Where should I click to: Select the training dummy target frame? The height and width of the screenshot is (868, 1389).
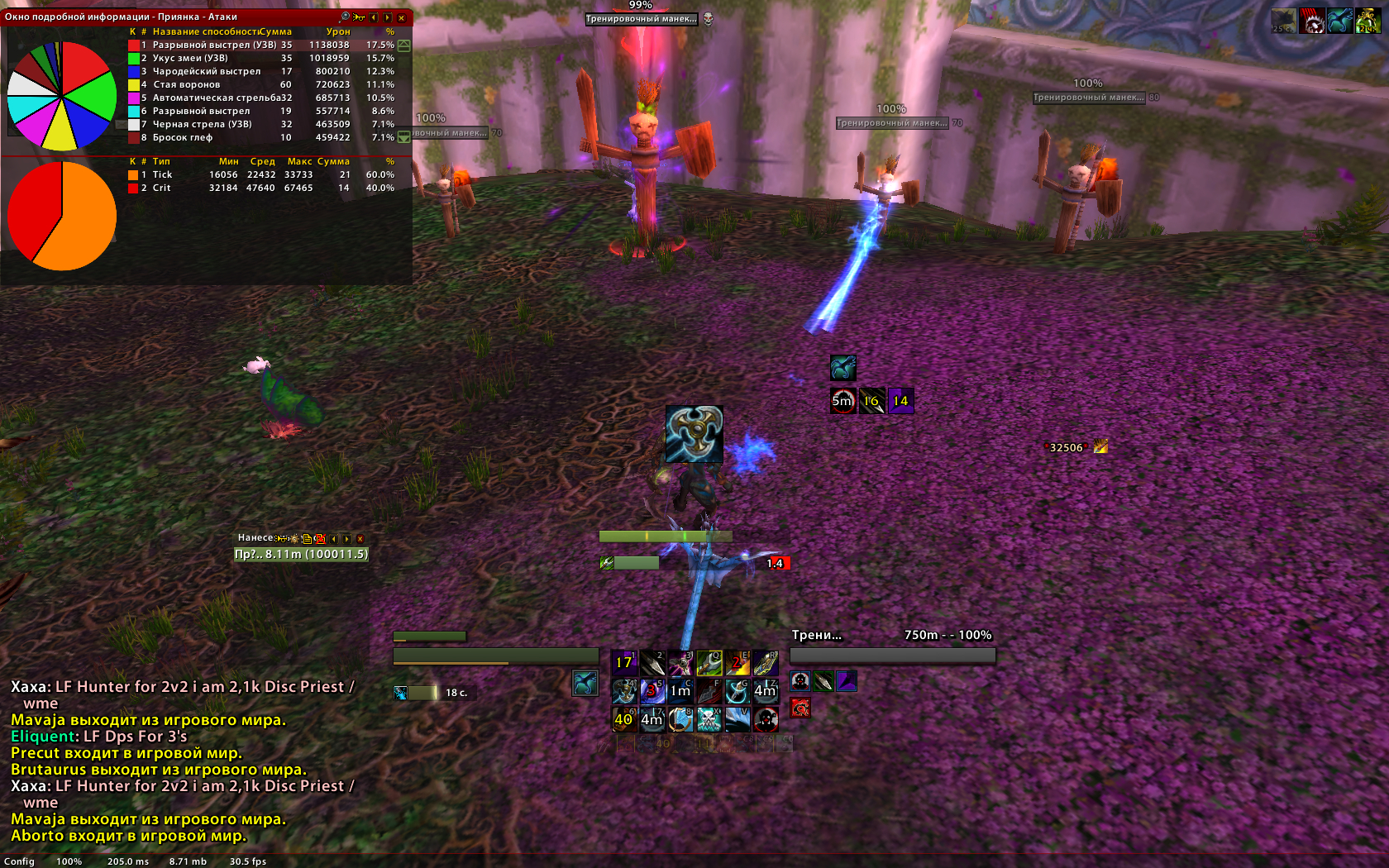pyautogui.click(x=892, y=655)
